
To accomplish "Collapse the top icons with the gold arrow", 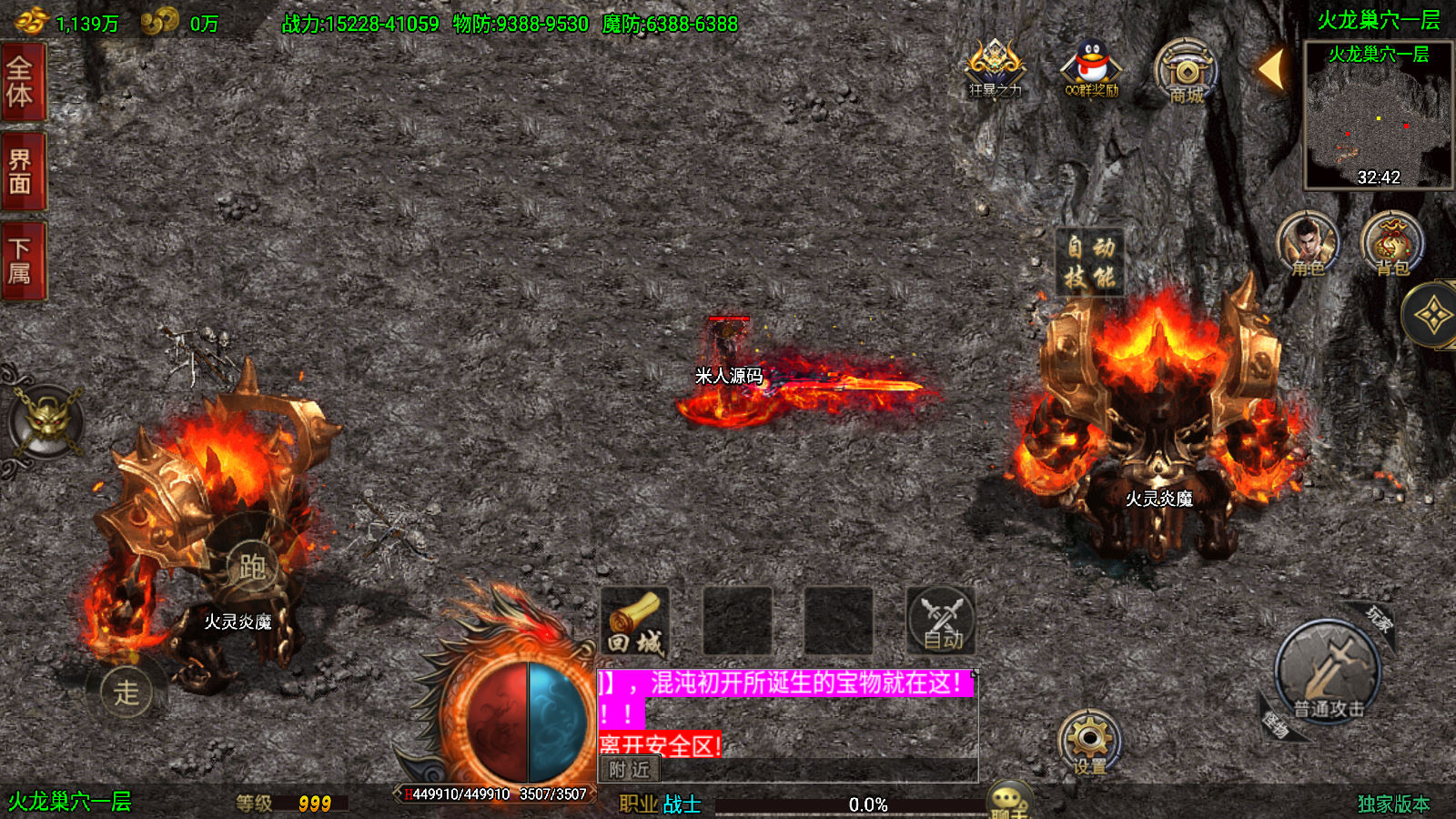I will (1272, 68).
